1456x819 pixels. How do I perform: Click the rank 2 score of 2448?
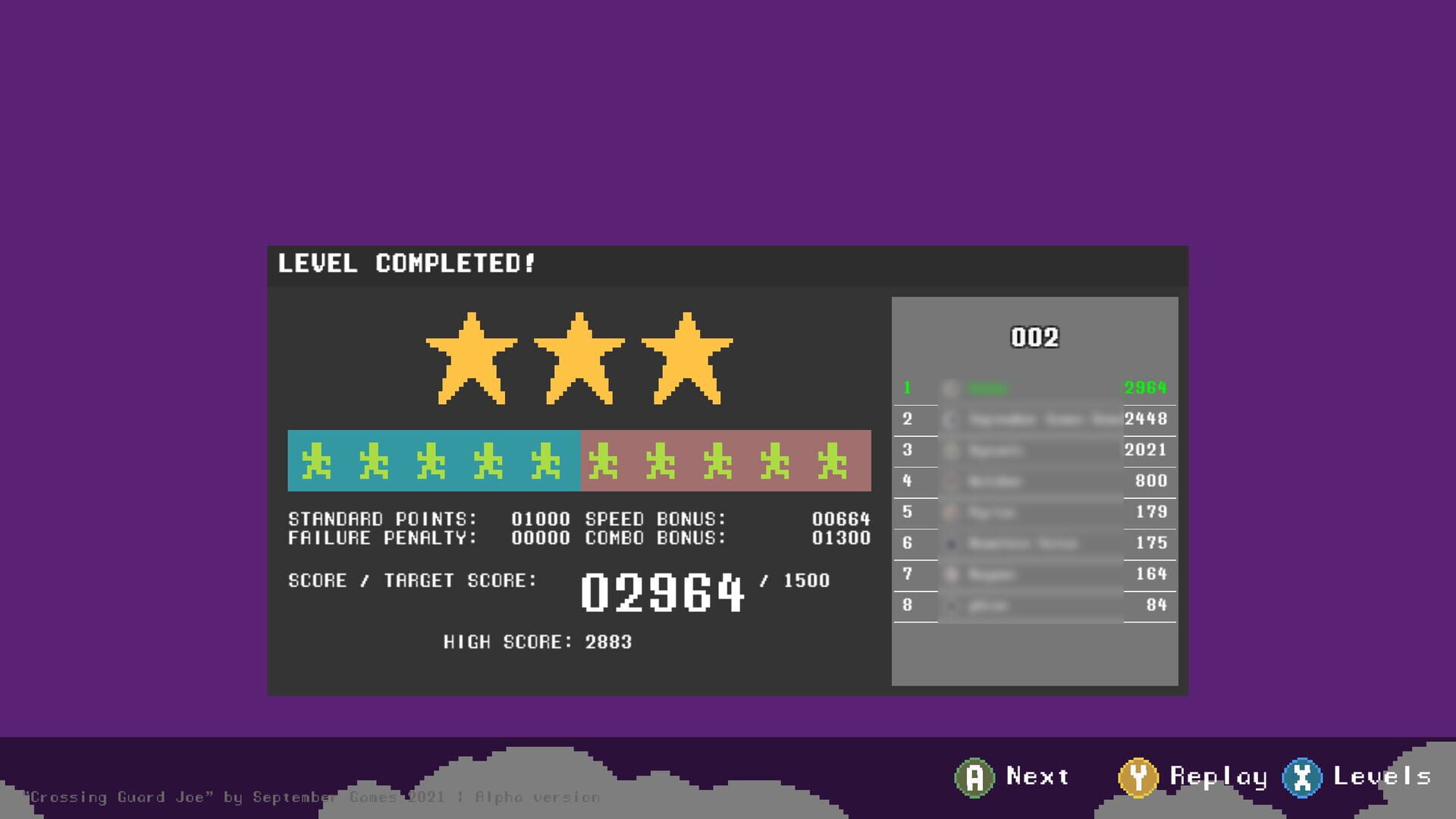tap(1147, 419)
